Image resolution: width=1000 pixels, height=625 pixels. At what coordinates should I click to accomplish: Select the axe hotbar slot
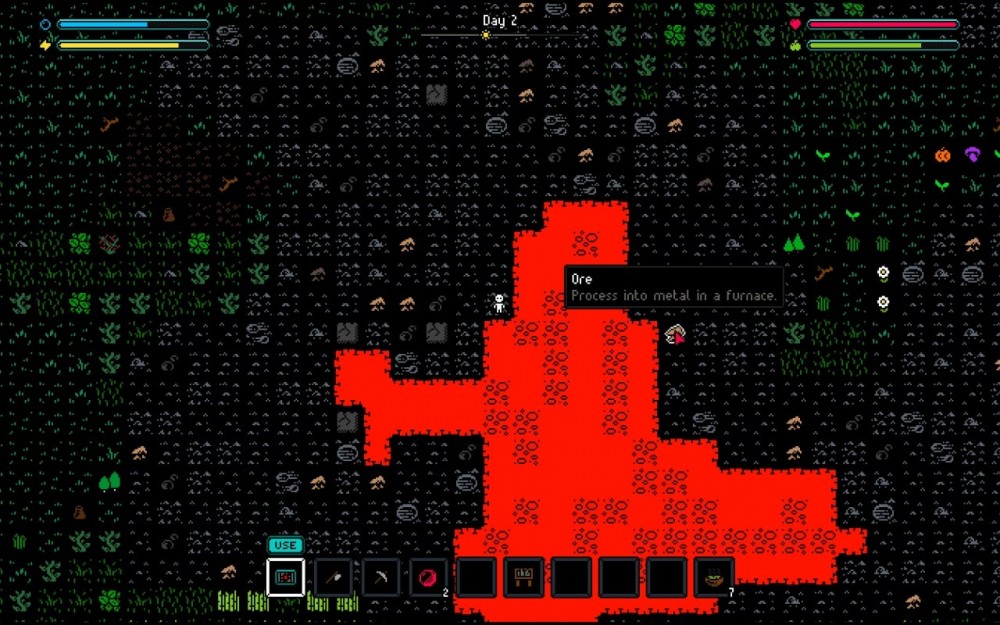[x=333, y=577]
